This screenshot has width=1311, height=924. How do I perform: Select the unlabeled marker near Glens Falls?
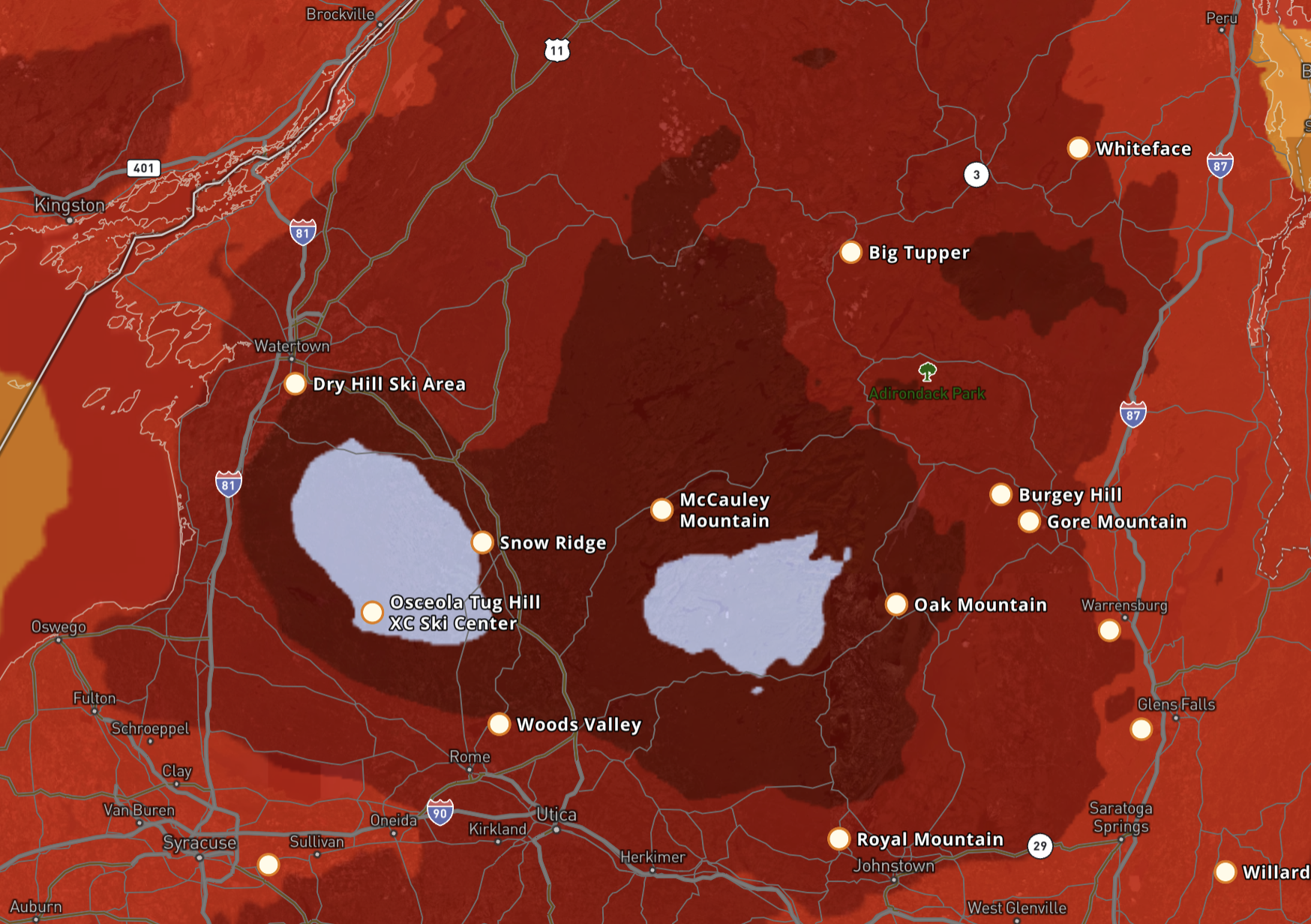point(1141,728)
